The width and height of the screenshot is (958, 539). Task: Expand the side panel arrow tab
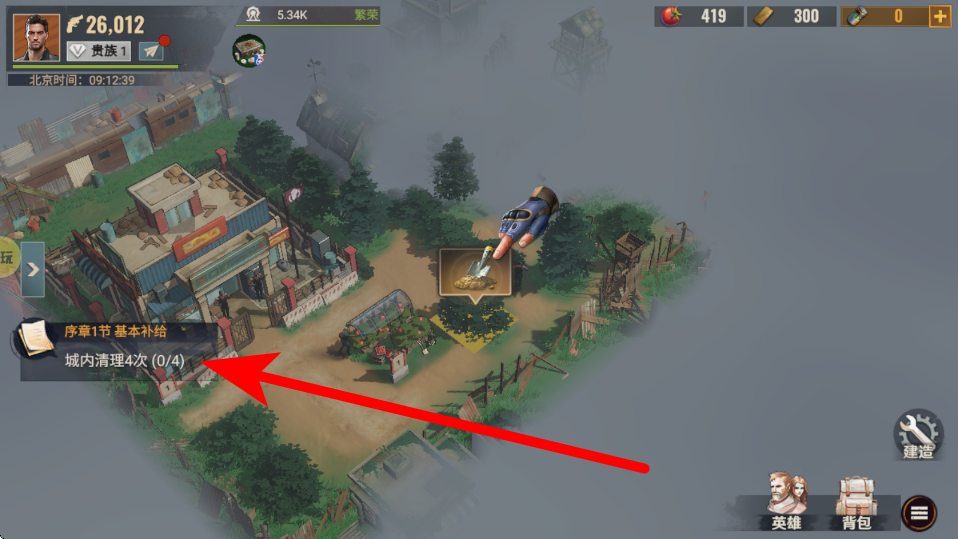click(x=33, y=269)
